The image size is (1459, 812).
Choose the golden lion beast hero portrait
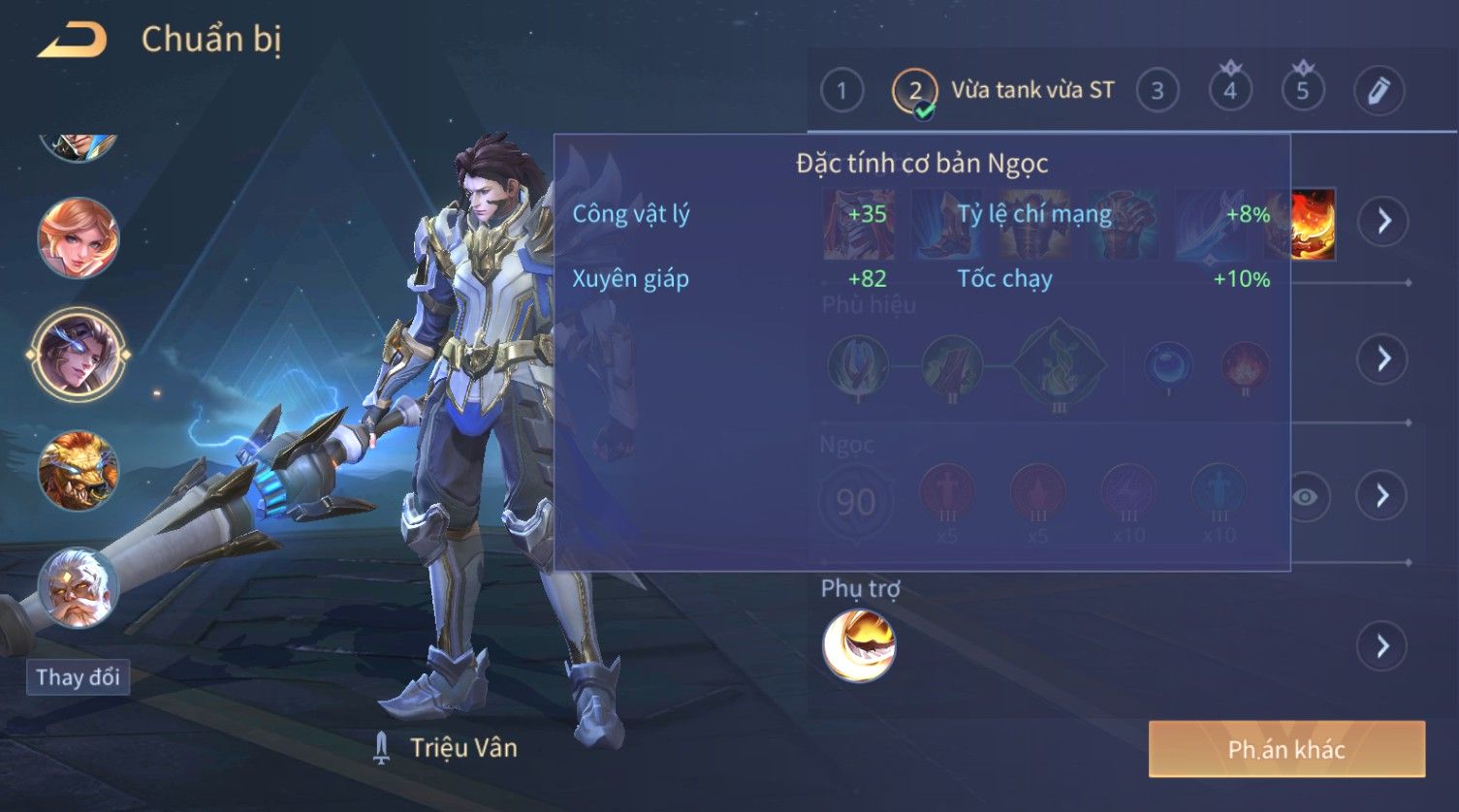point(79,471)
